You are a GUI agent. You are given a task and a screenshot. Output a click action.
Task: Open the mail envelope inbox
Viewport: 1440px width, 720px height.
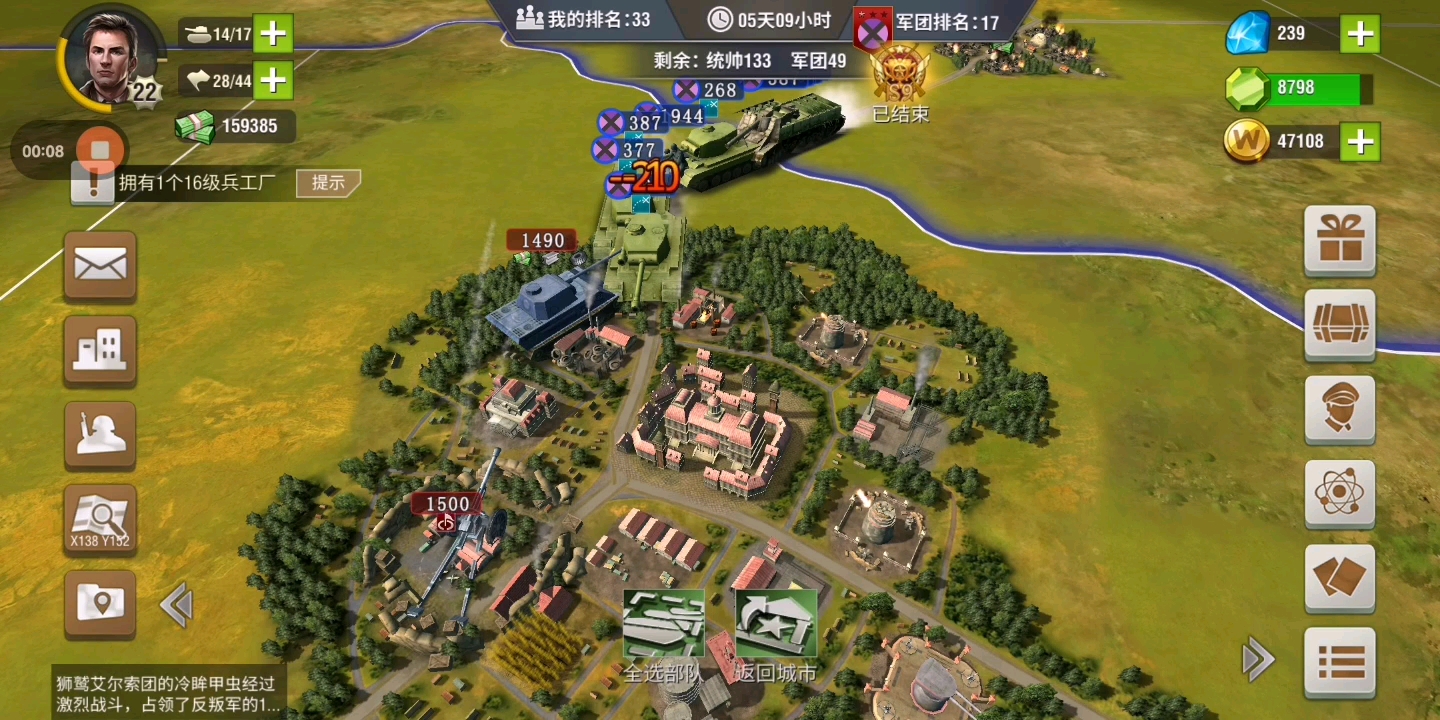coord(100,266)
